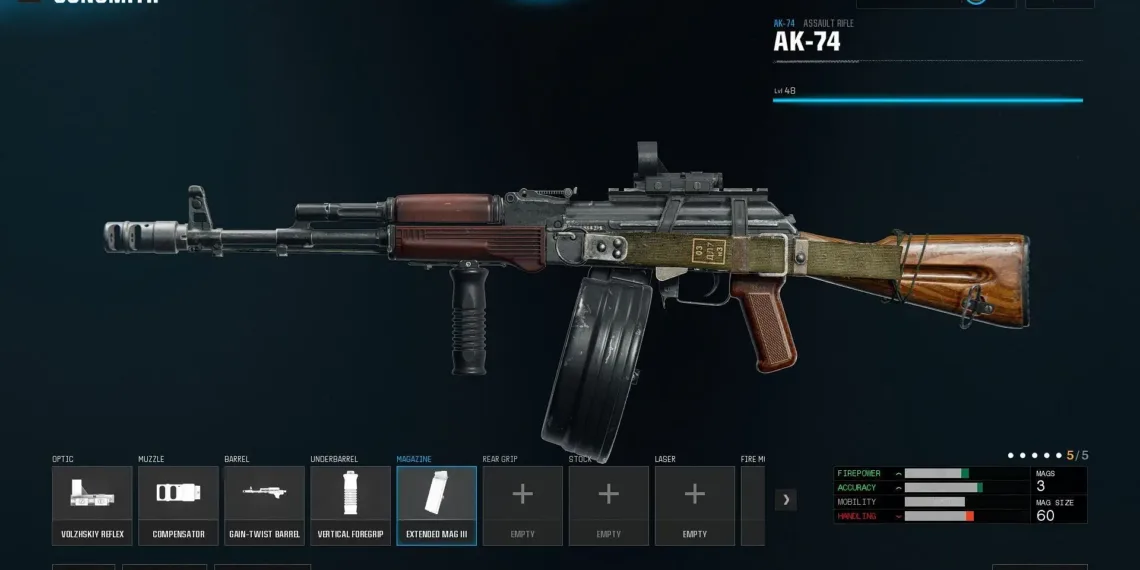Add an attachment to the empty Rear Grip slot

[522, 505]
